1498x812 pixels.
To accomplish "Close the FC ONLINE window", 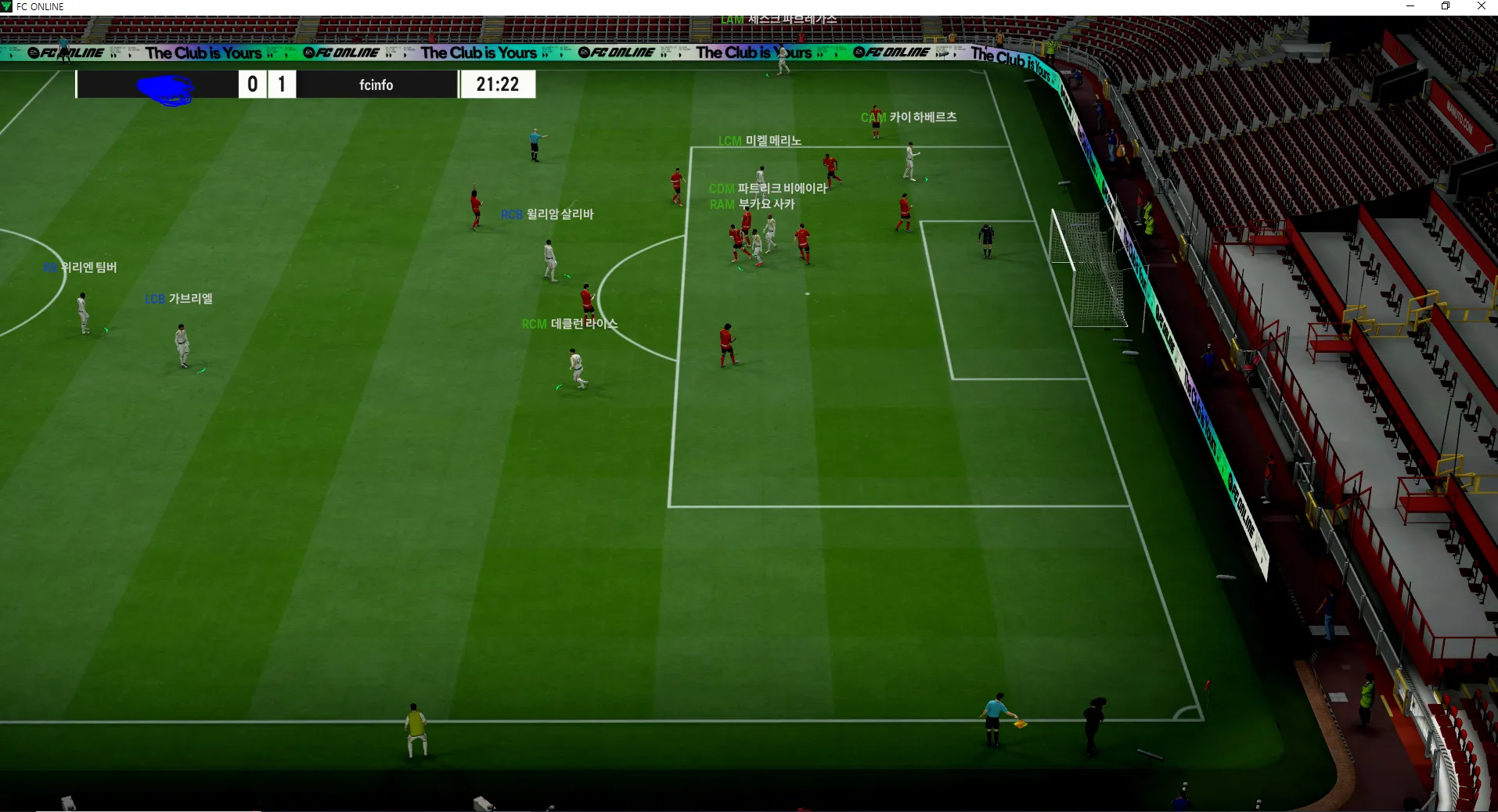I will 1481,6.
